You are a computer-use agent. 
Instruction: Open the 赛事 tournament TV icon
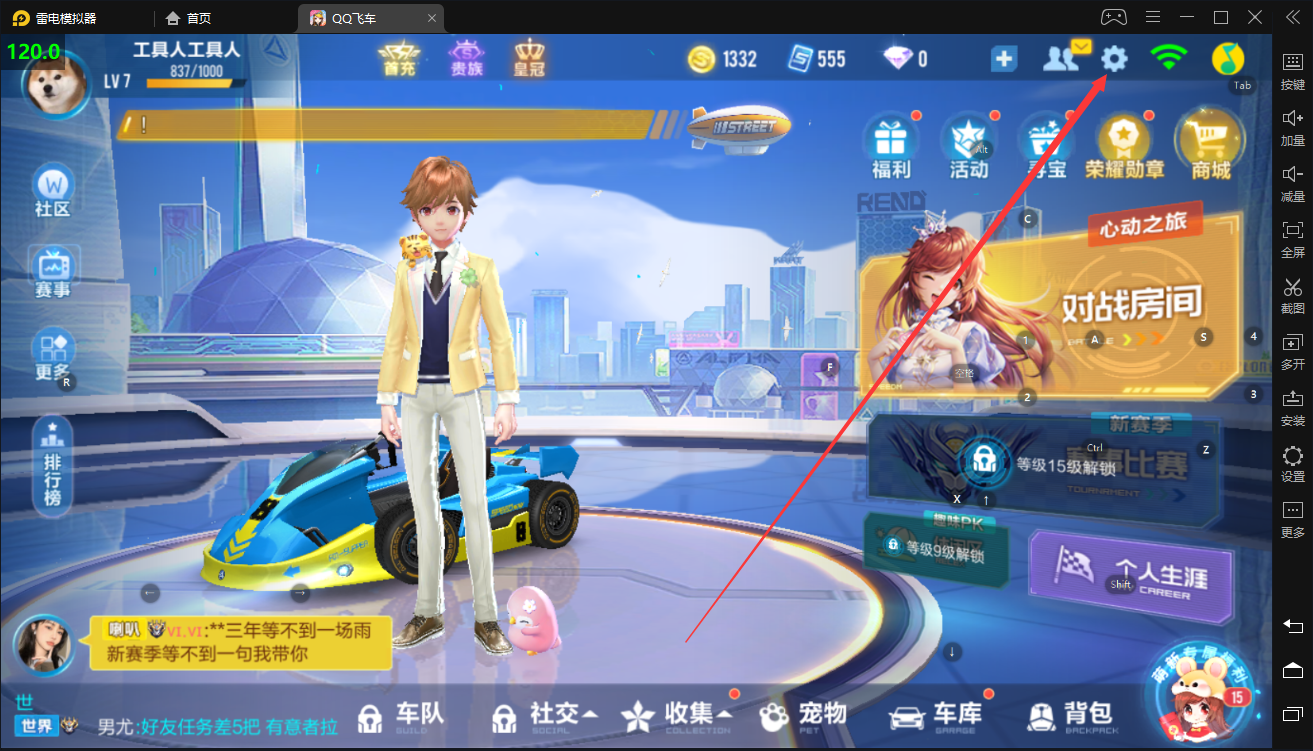click(53, 273)
